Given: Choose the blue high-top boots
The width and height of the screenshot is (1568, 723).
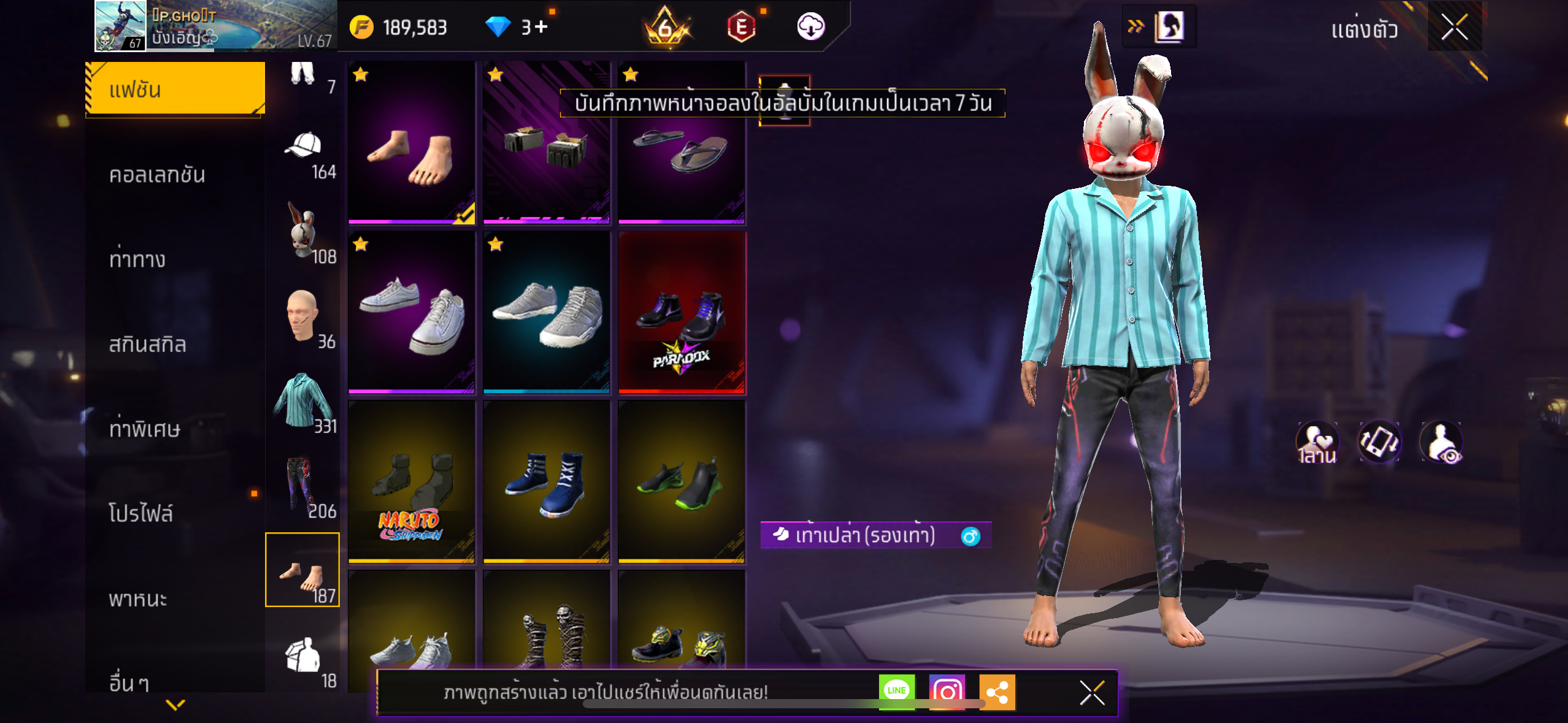Looking at the screenshot, I should pyautogui.click(x=547, y=483).
